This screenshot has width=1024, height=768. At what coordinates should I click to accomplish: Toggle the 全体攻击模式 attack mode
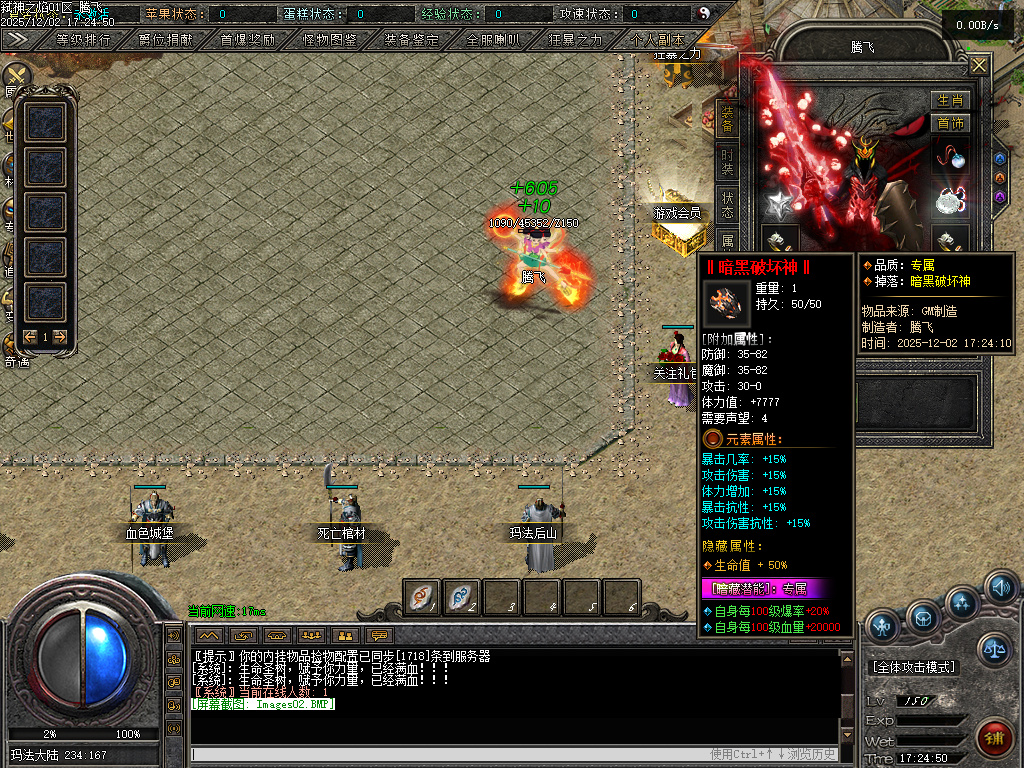[914, 667]
